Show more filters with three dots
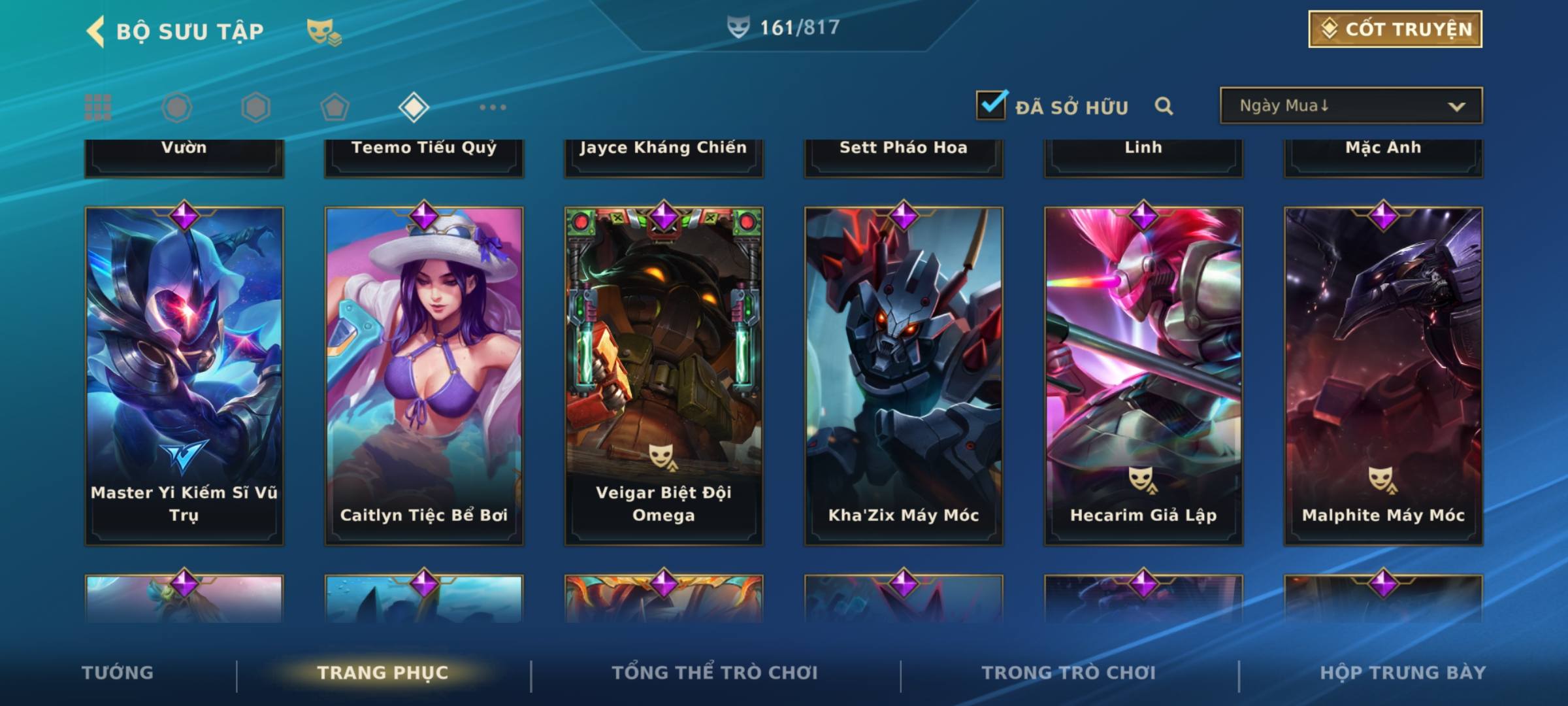 coord(493,107)
